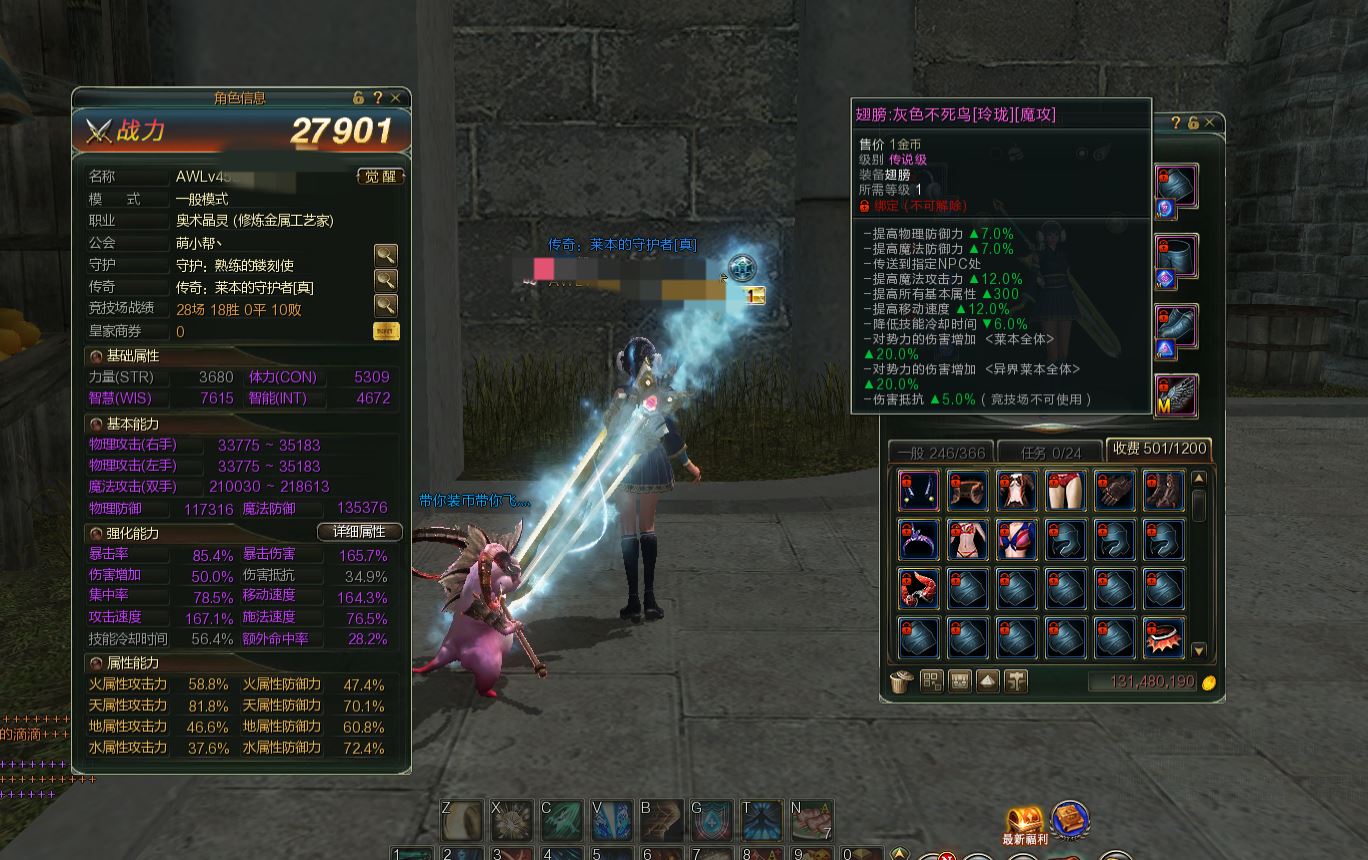The height and width of the screenshot is (860, 1368).
Task: Toggle the lock icon on character panel
Action: pos(358,98)
